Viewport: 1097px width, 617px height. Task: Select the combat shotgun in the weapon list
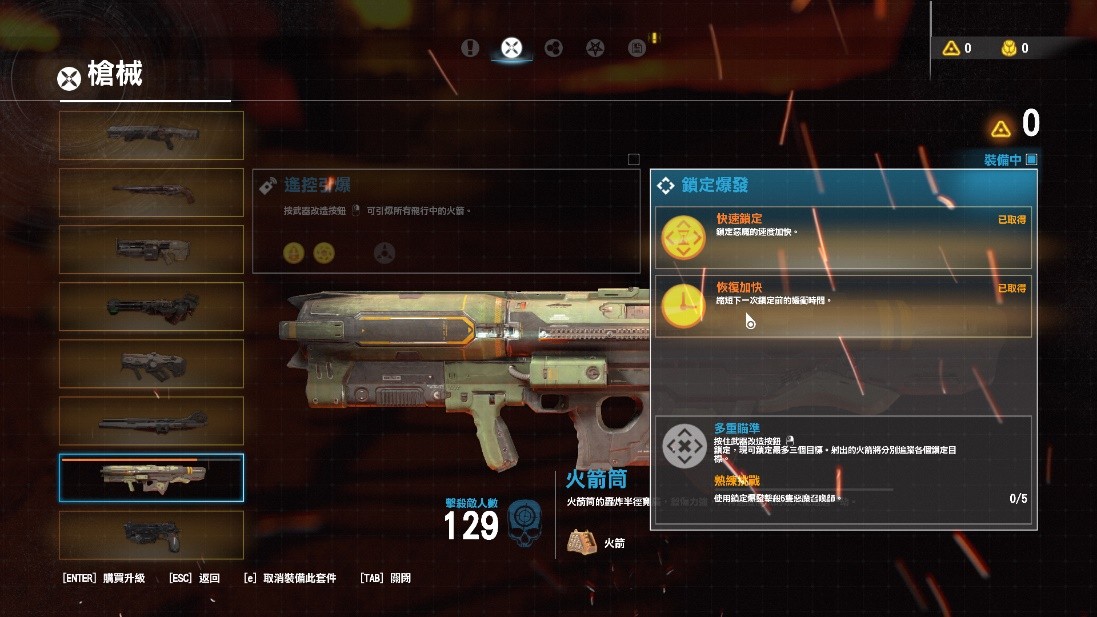click(x=151, y=135)
